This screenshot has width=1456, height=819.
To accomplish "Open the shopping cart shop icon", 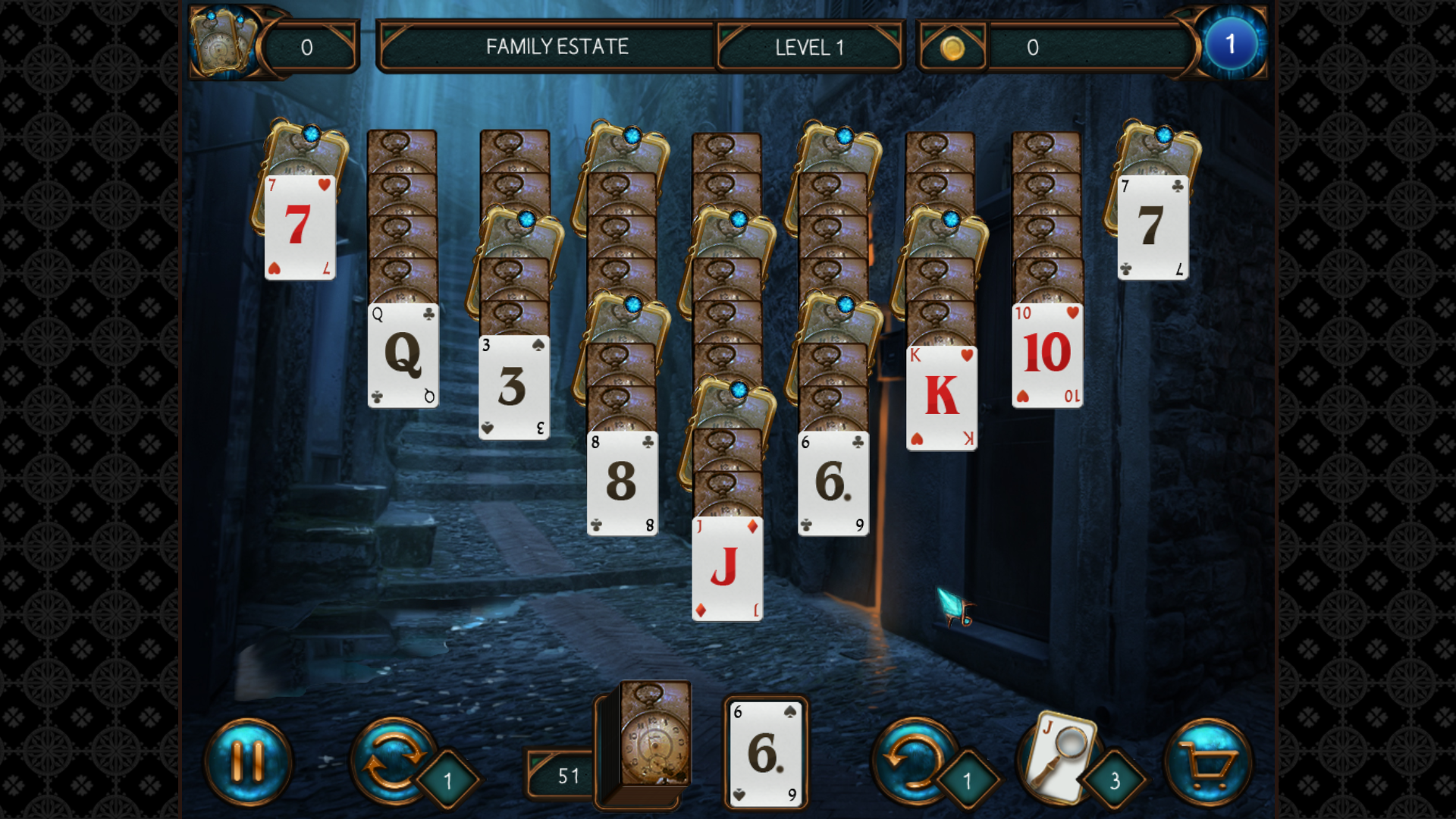I will (x=1208, y=761).
